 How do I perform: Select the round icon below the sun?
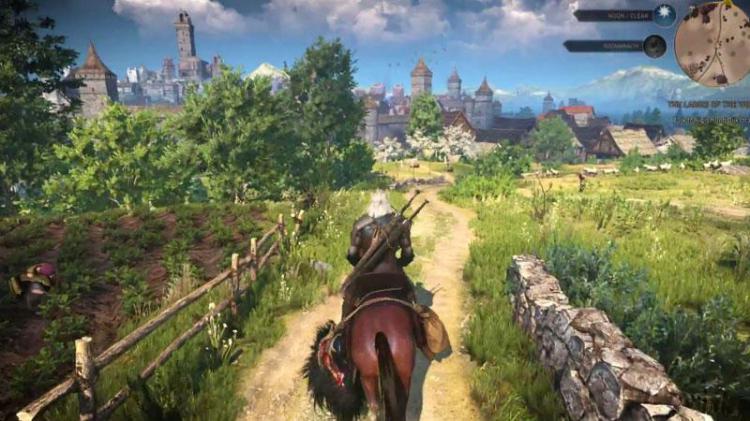[x=654, y=46]
